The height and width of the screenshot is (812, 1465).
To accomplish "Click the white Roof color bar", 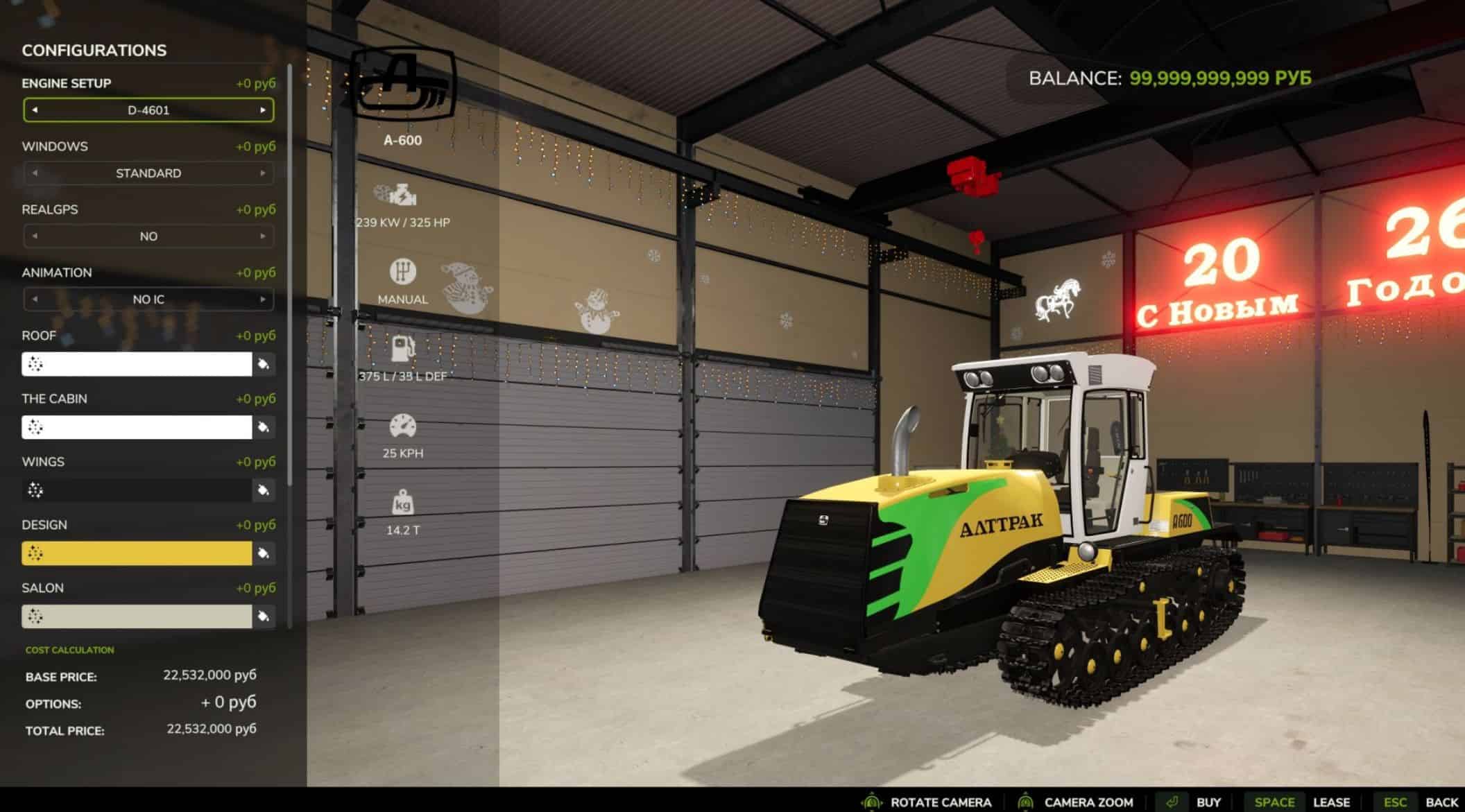I will click(137, 364).
